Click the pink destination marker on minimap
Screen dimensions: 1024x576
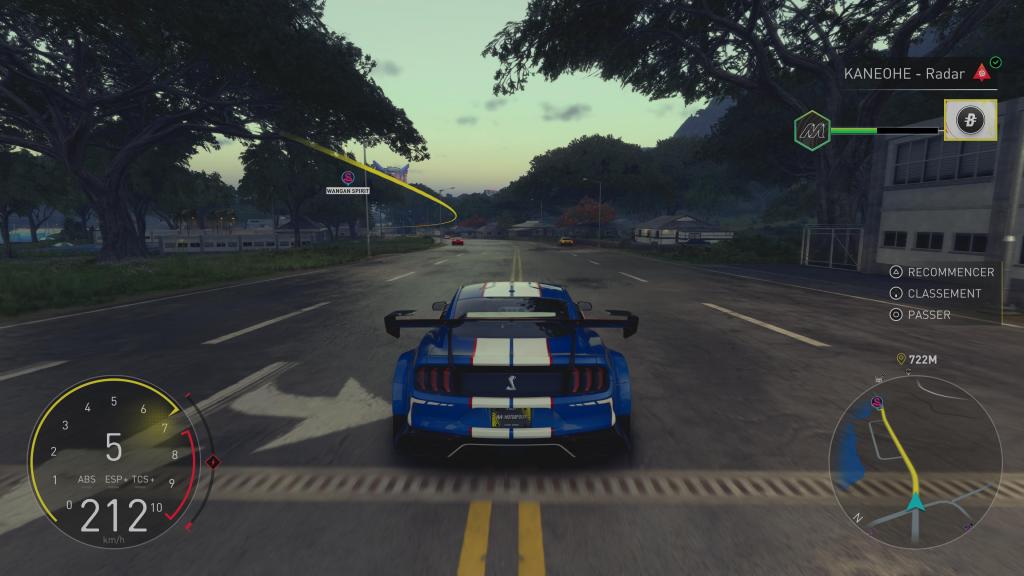tap(877, 402)
